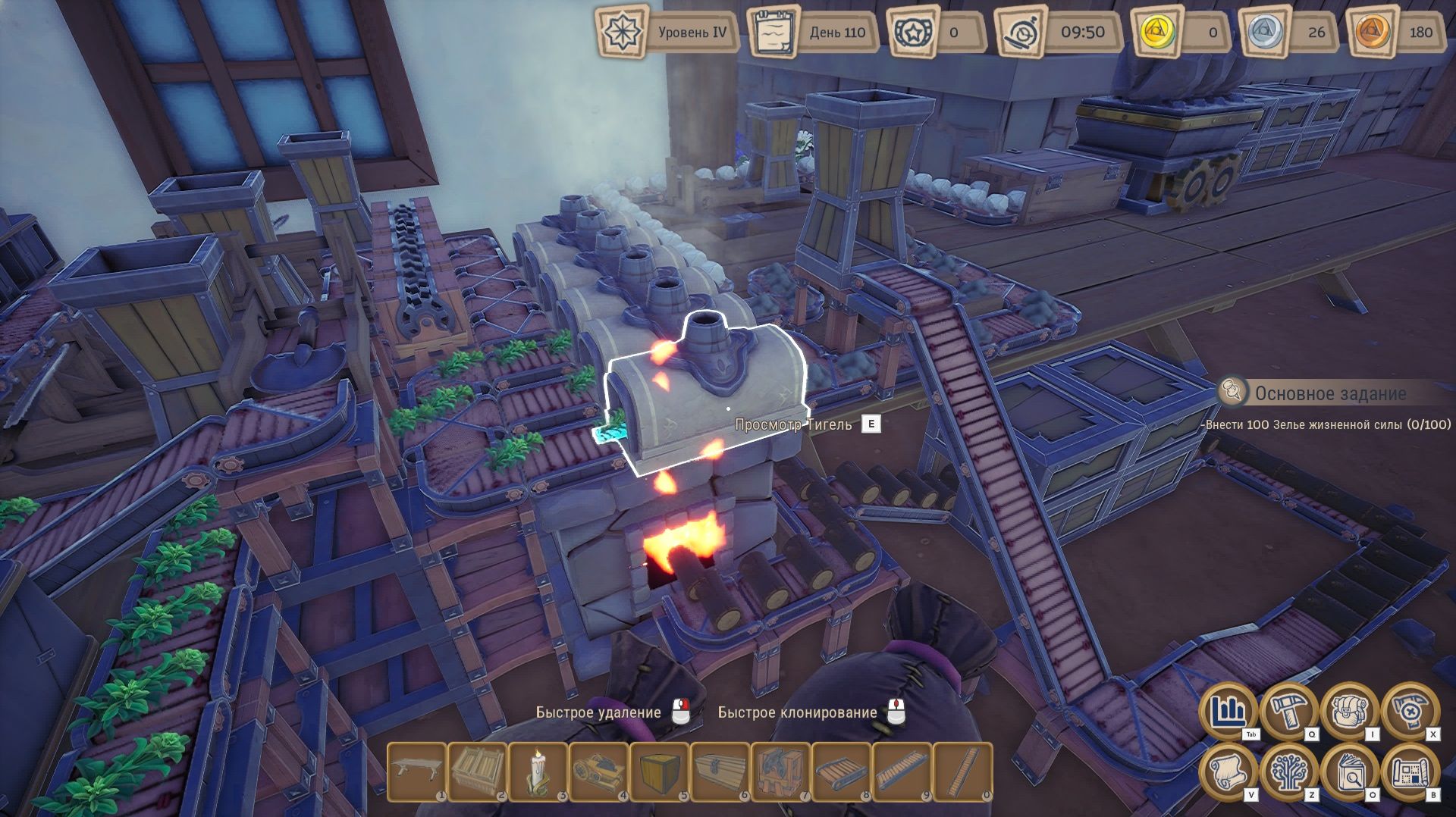
Task: Choose the wooden crate in slot 2
Action: click(x=478, y=771)
